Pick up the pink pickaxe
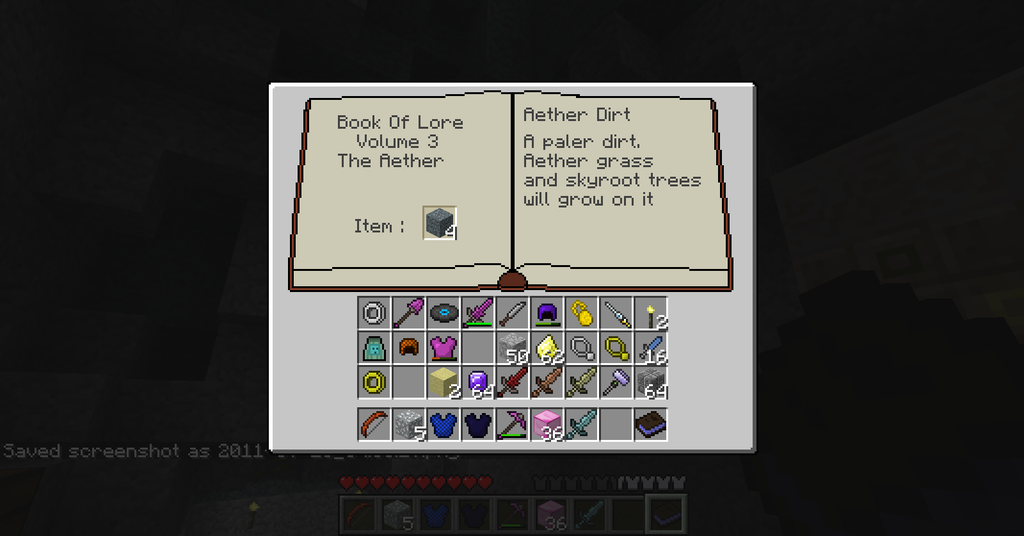1024x536 pixels. 511,424
